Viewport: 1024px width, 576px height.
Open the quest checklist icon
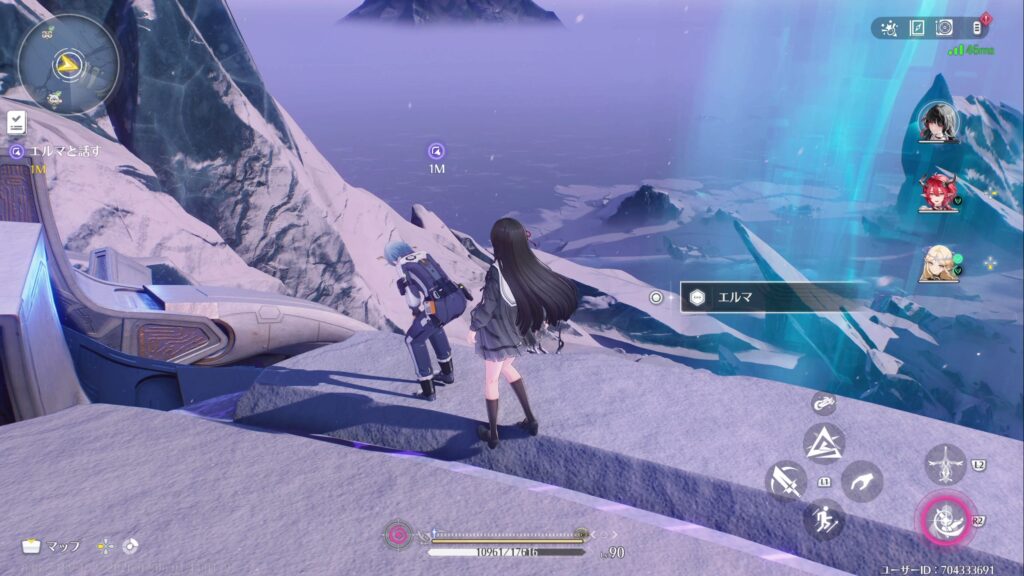(x=17, y=123)
